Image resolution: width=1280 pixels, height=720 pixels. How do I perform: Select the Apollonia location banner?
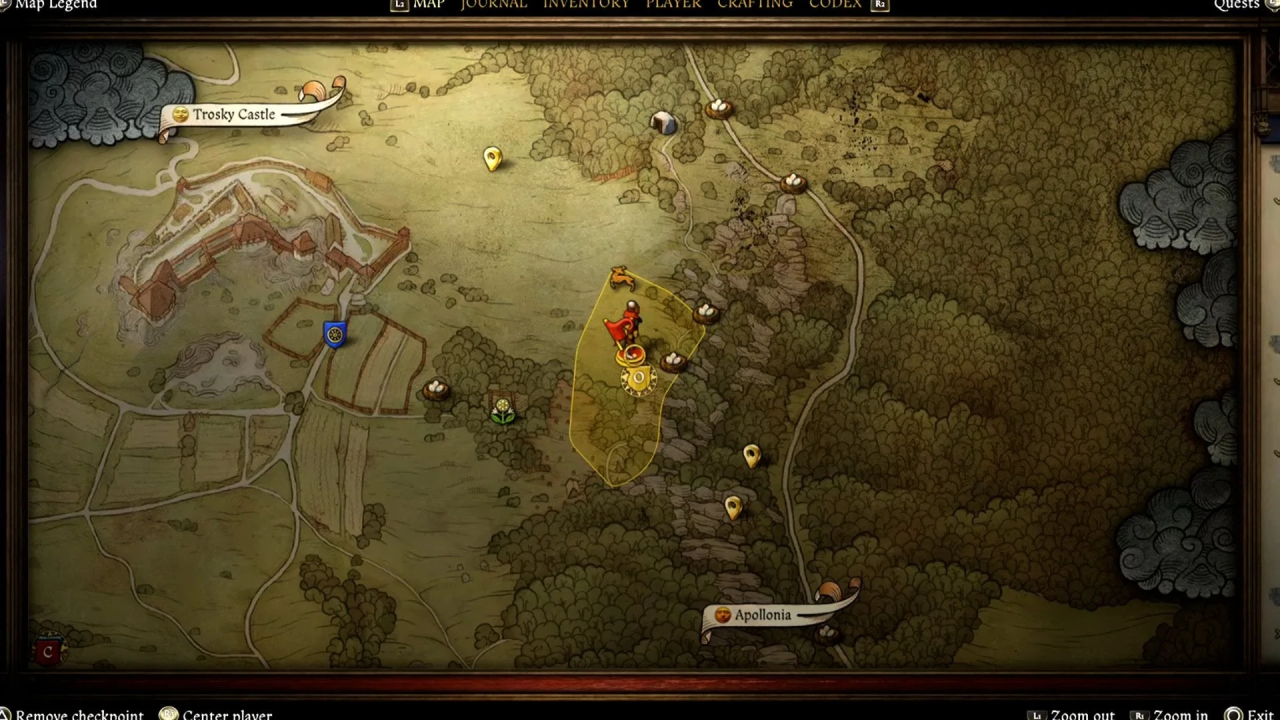[762, 615]
